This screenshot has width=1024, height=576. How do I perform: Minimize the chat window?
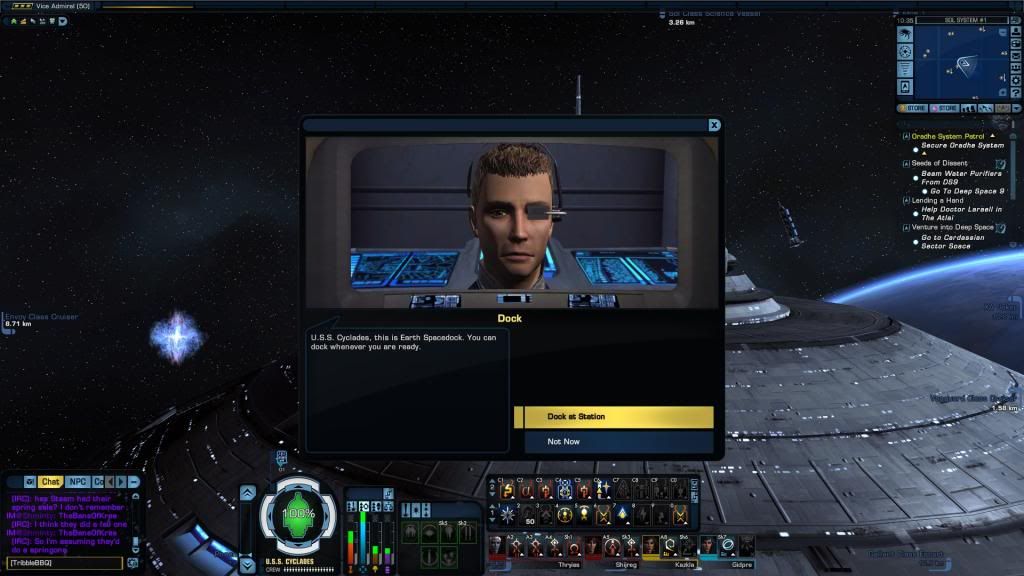tap(134, 482)
